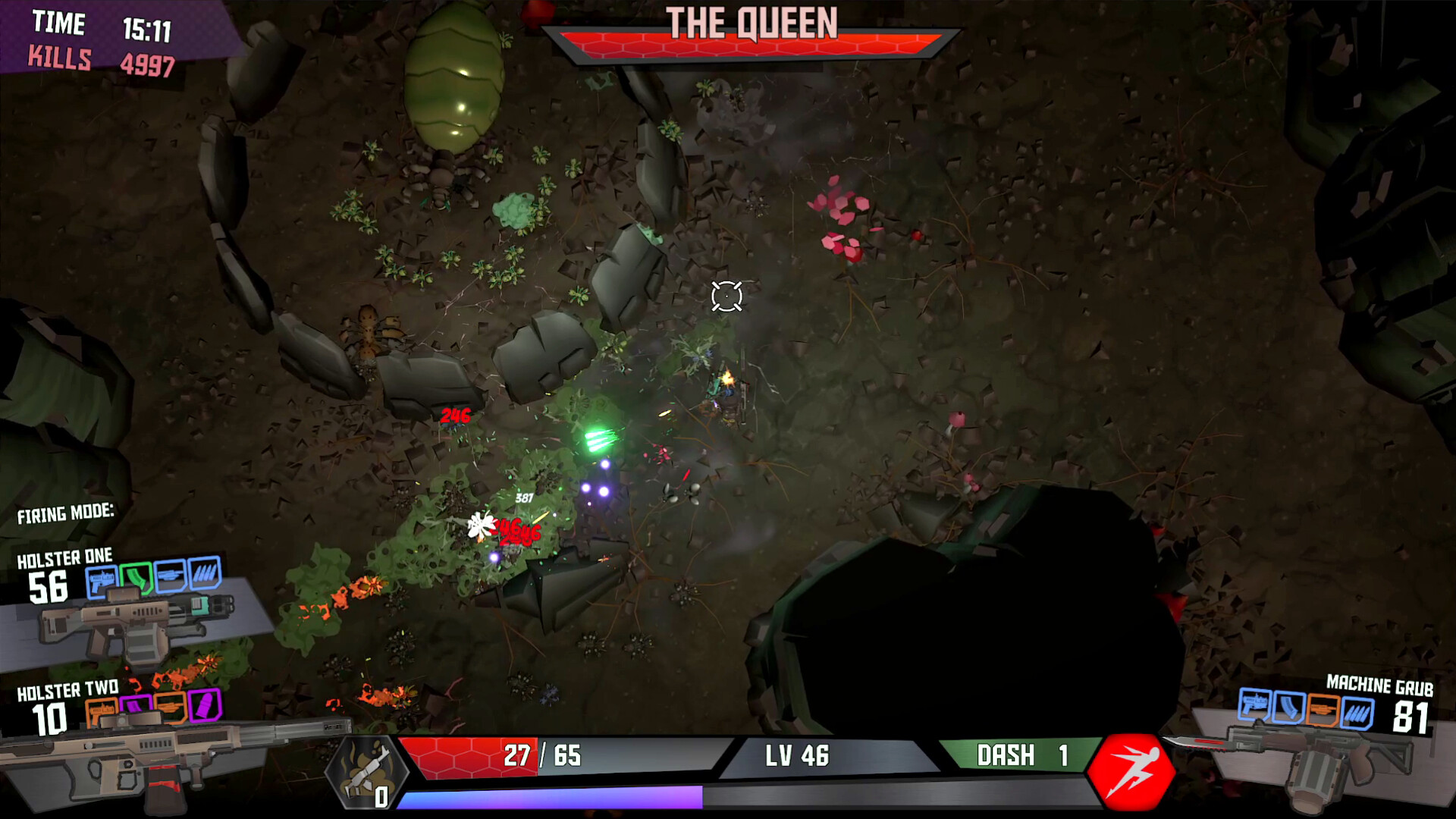
Task: Click Holster Two's purple single-bullet ammo icon
Action: pyautogui.click(x=204, y=706)
